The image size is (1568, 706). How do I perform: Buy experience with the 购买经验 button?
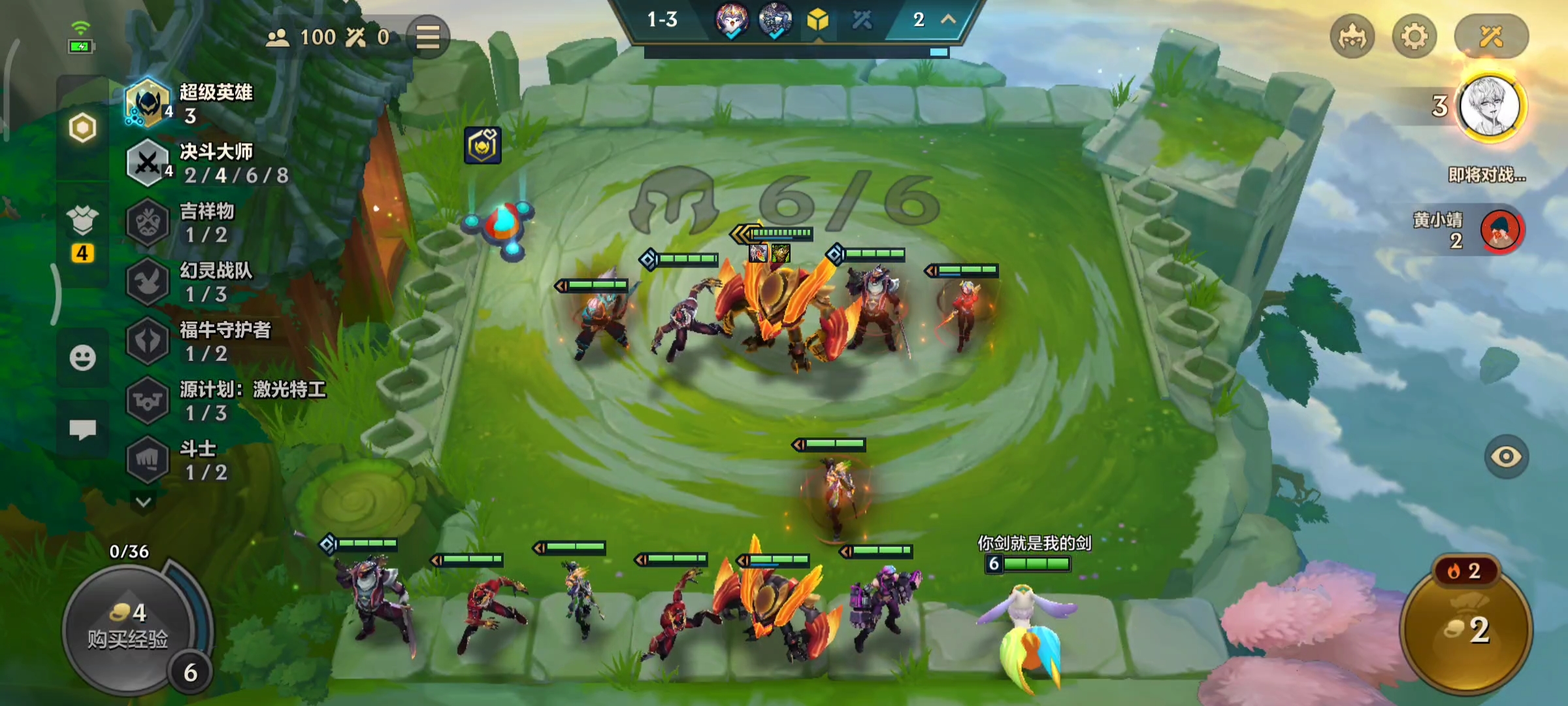point(128,628)
